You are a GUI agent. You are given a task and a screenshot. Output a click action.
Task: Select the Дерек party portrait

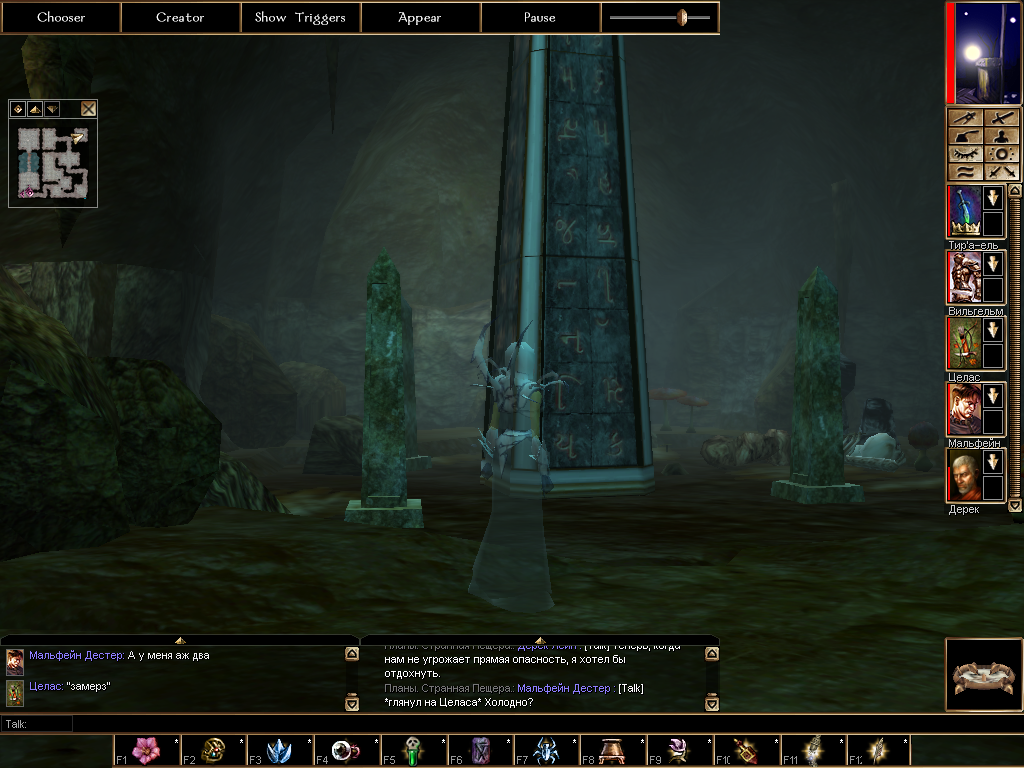963,475
